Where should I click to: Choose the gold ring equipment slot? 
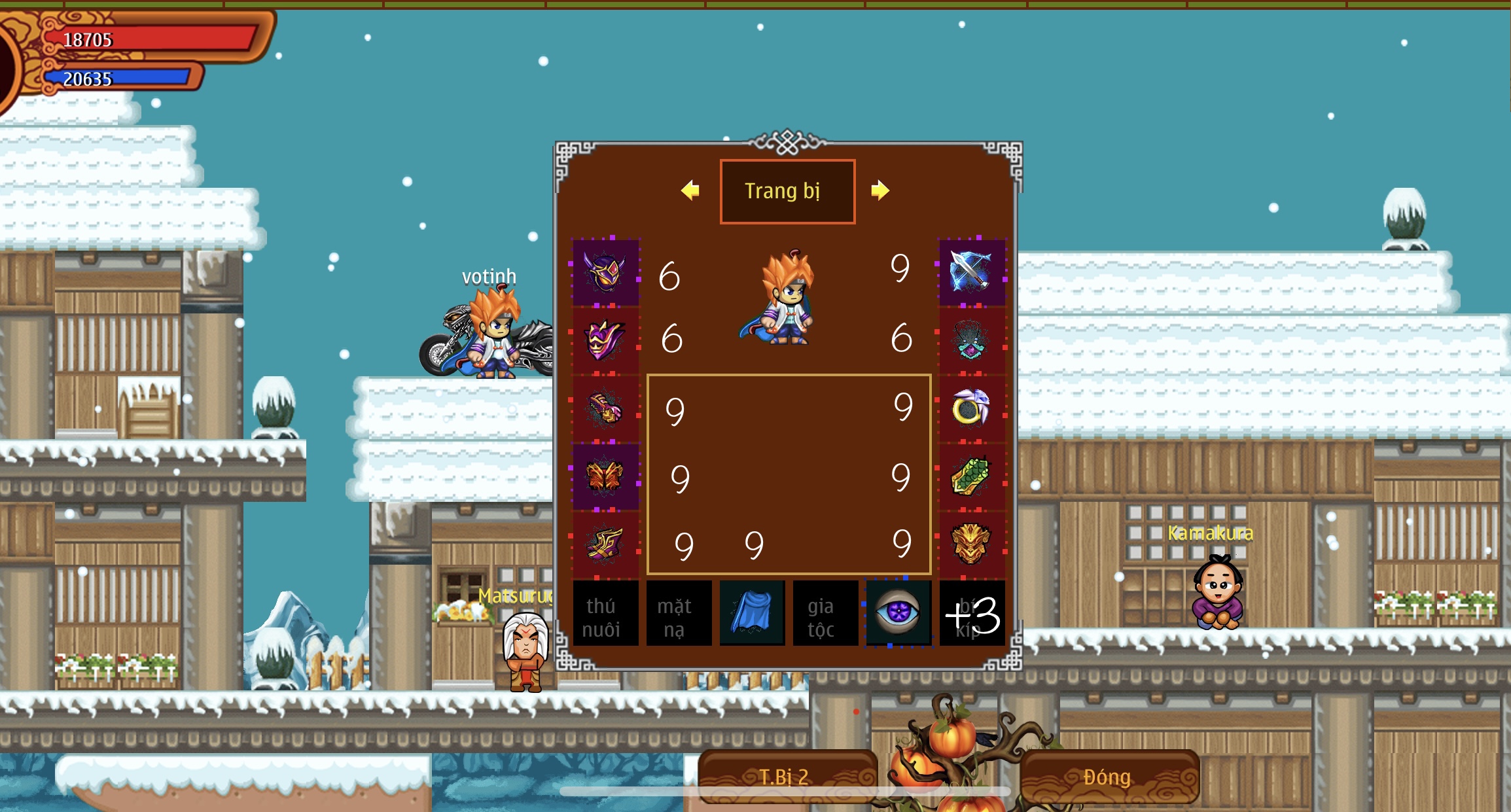(x=971, y=408)
